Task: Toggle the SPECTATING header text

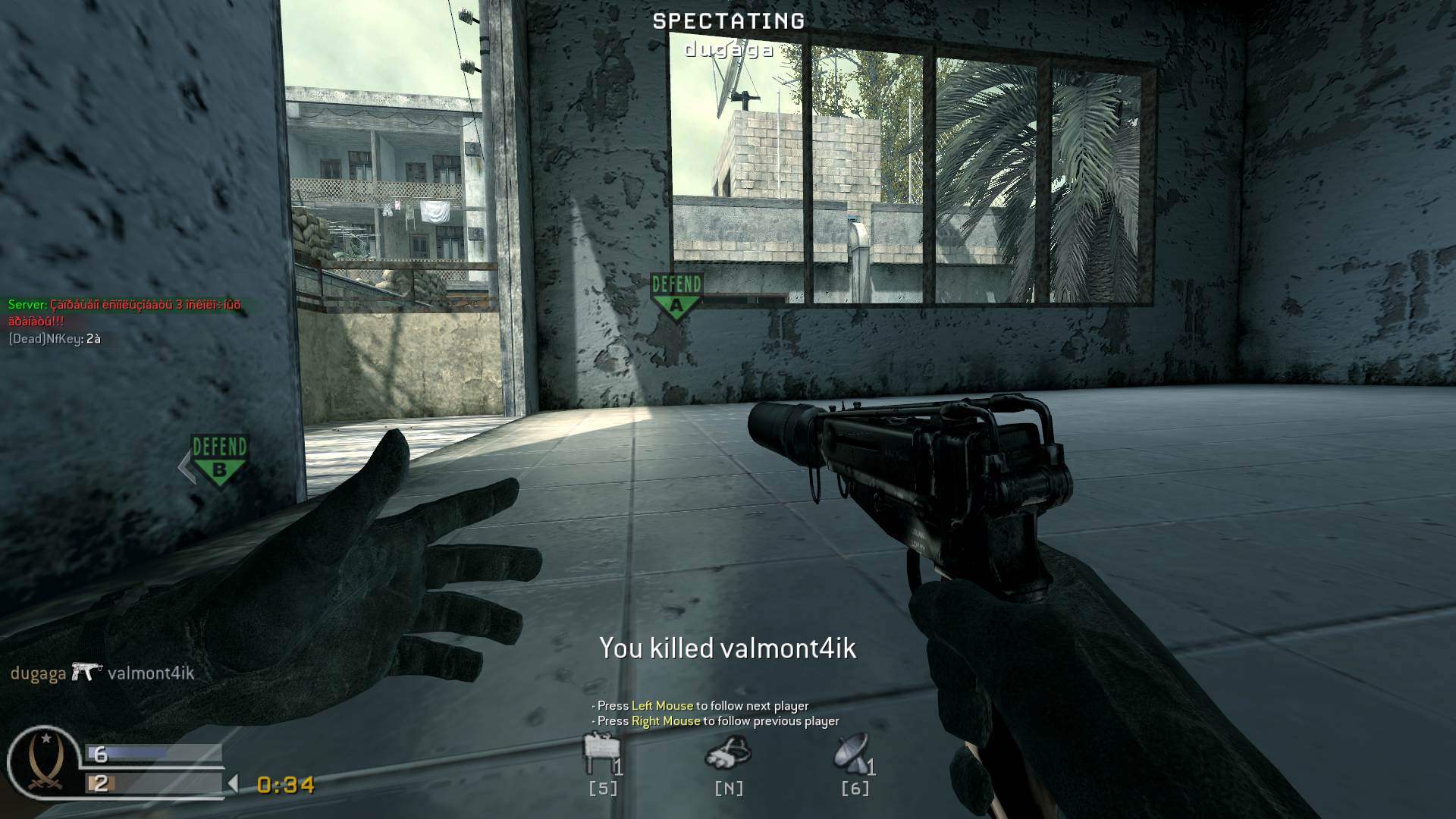Action: [727, 21]
